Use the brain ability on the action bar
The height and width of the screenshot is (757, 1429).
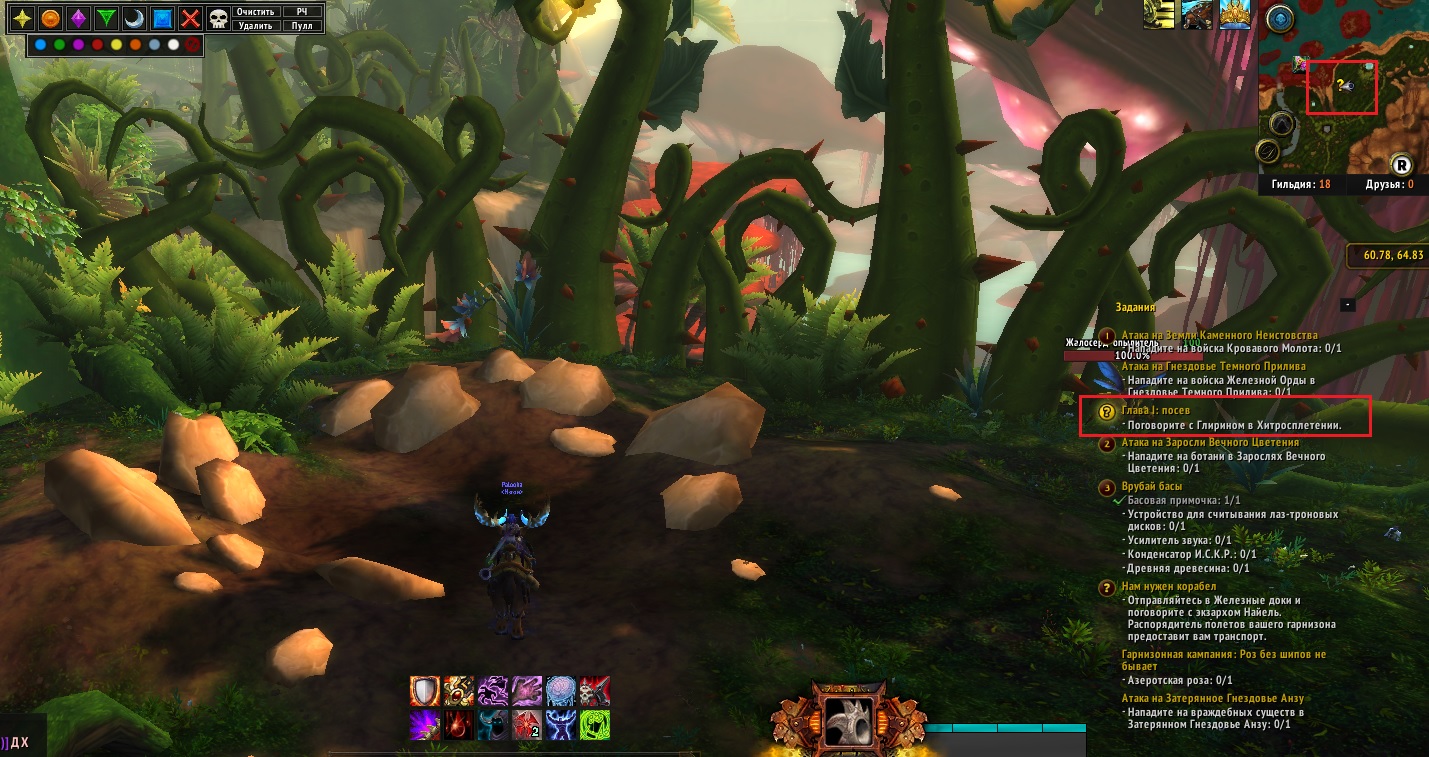[x=560, y=691]
